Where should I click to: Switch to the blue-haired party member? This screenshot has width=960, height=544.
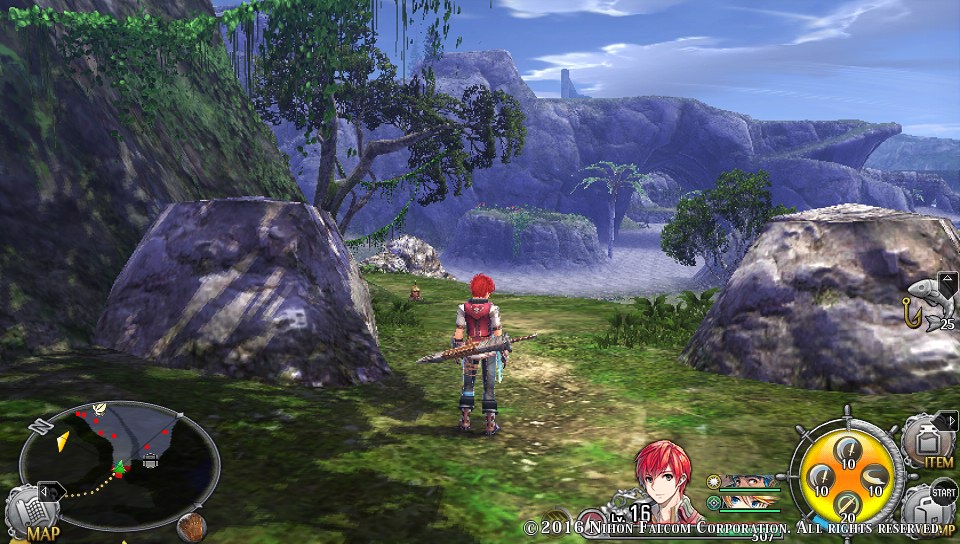click(748, 481)
